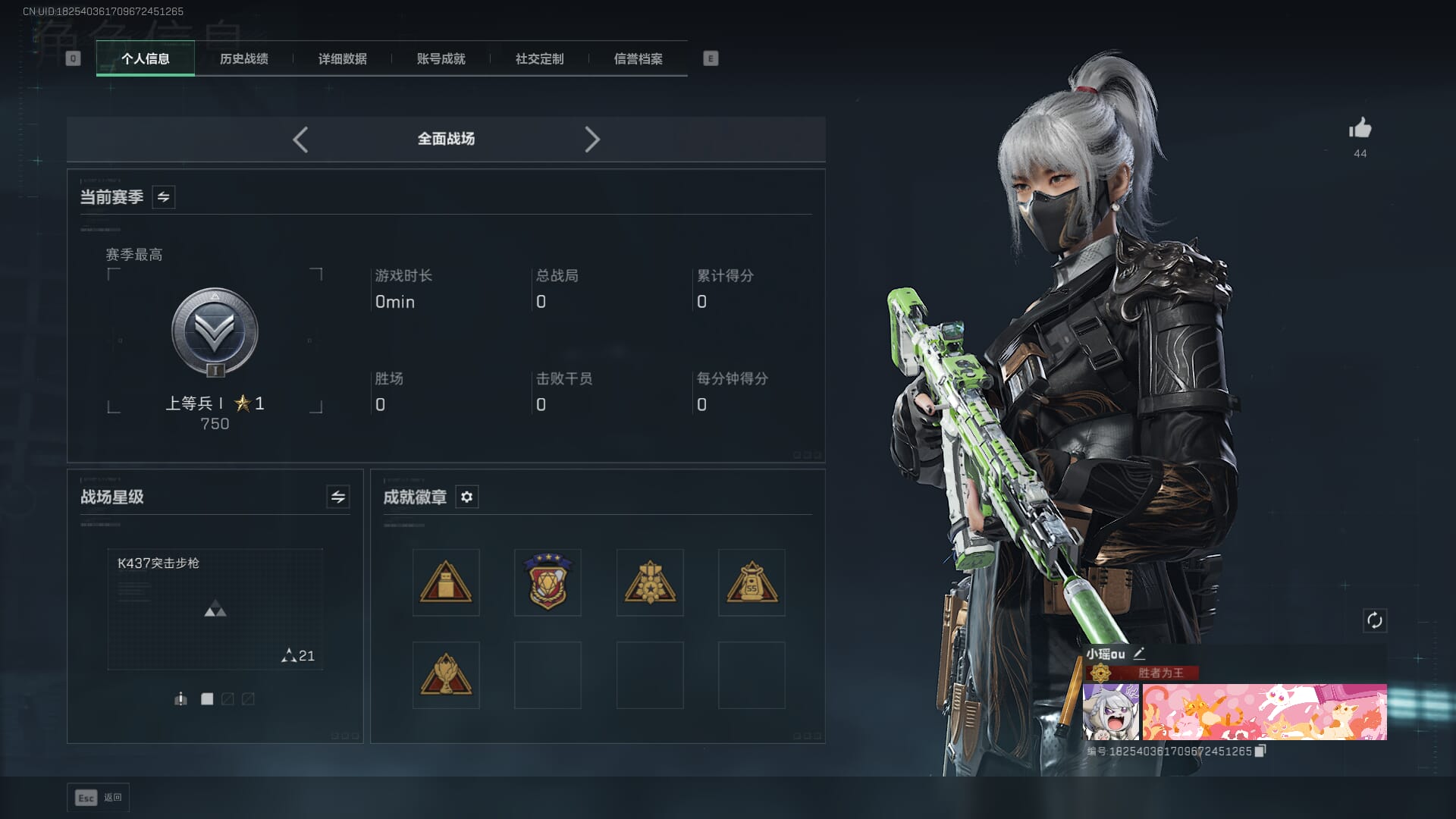Screen dimensions: 1456x819
Task: Open the chibi avatar portrait
Action: [x=1110, y=712]
